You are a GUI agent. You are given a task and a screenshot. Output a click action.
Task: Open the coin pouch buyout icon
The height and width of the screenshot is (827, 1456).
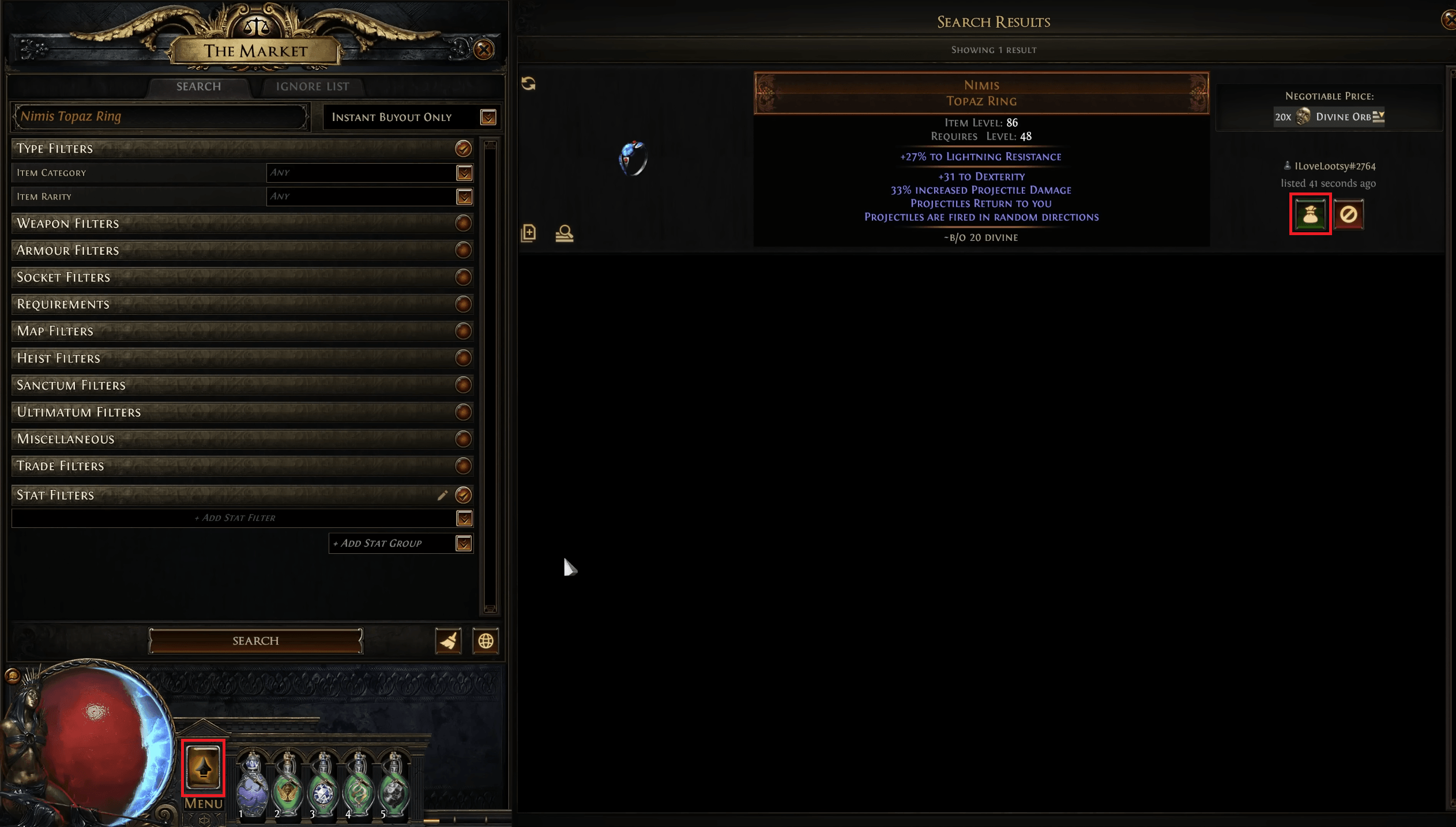[1311, 213]
